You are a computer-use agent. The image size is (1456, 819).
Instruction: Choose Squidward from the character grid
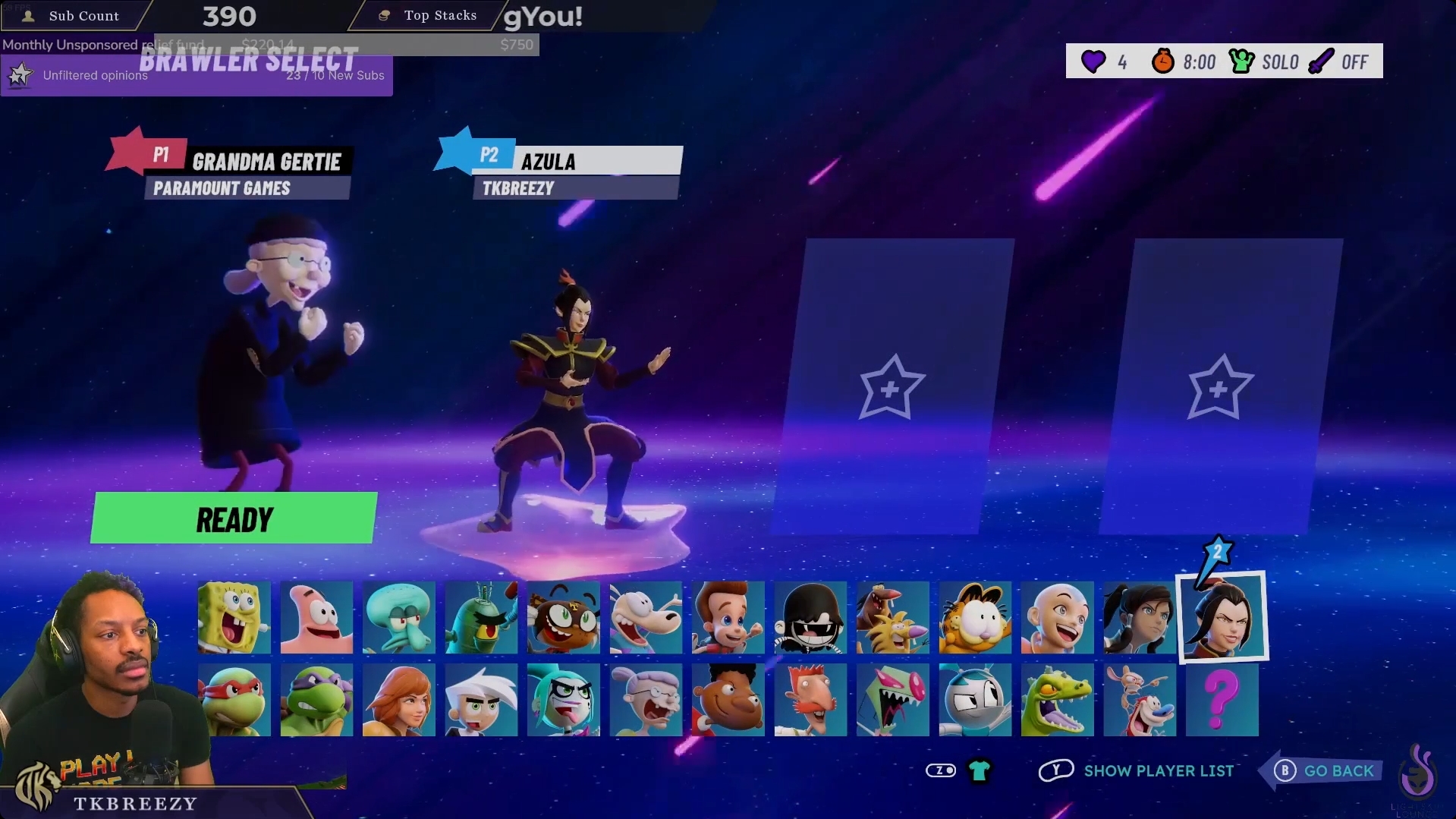tap(398, 618)
